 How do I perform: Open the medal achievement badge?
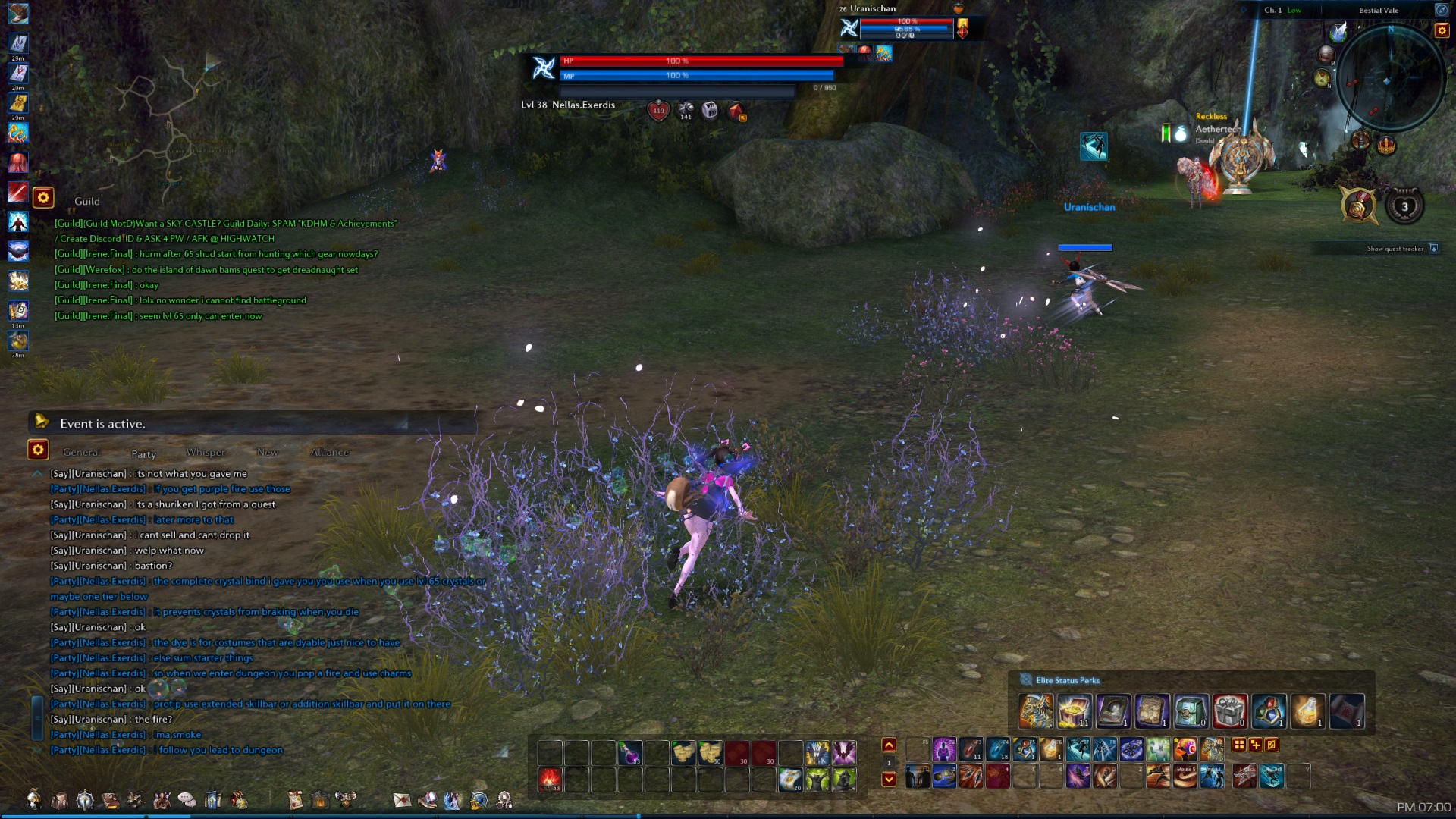coord(1358,206)
